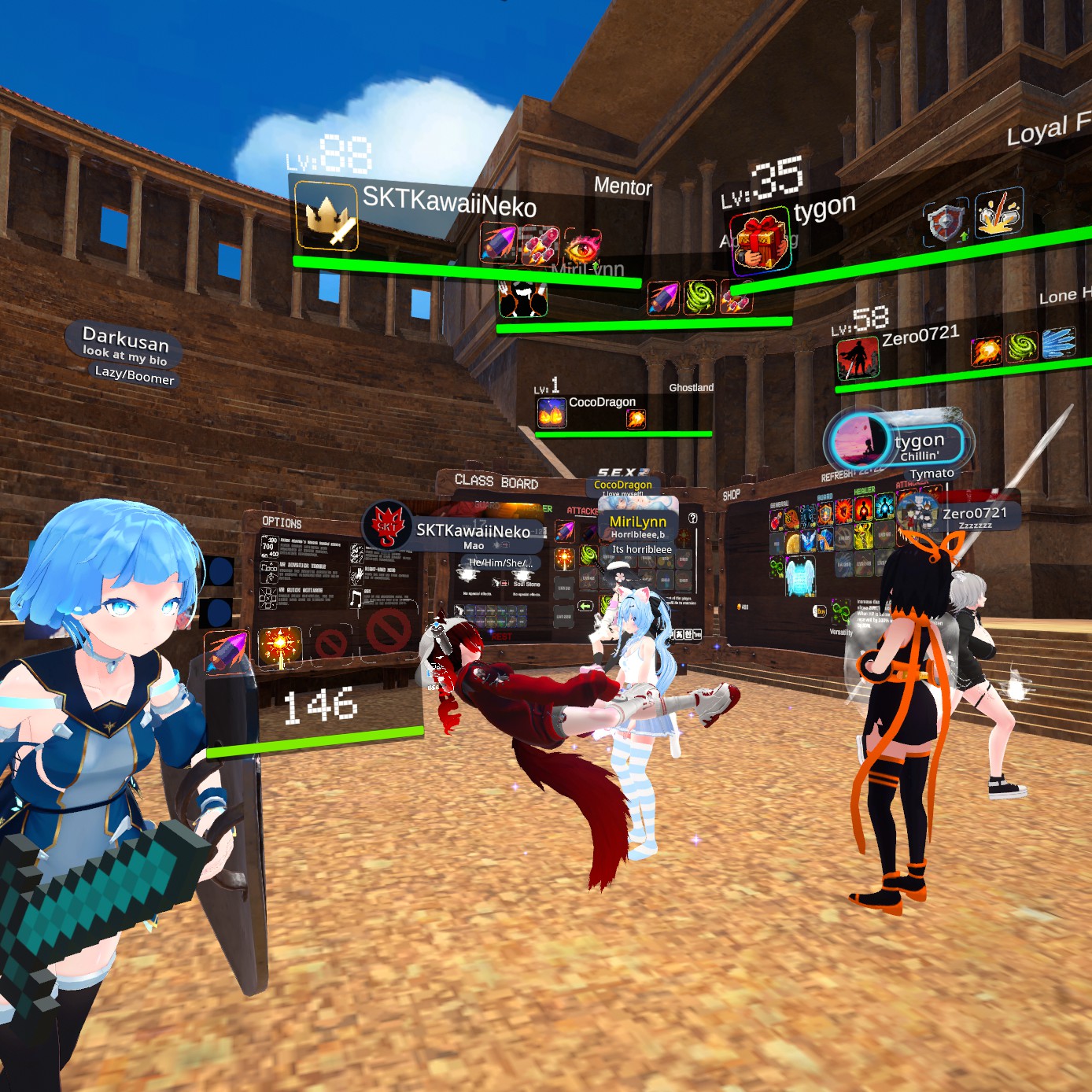Image resolution: width=1092 pixels, height=1092 pixels.
Task: Pick the red potion item in the shop
Action: (x=777, y=520)
